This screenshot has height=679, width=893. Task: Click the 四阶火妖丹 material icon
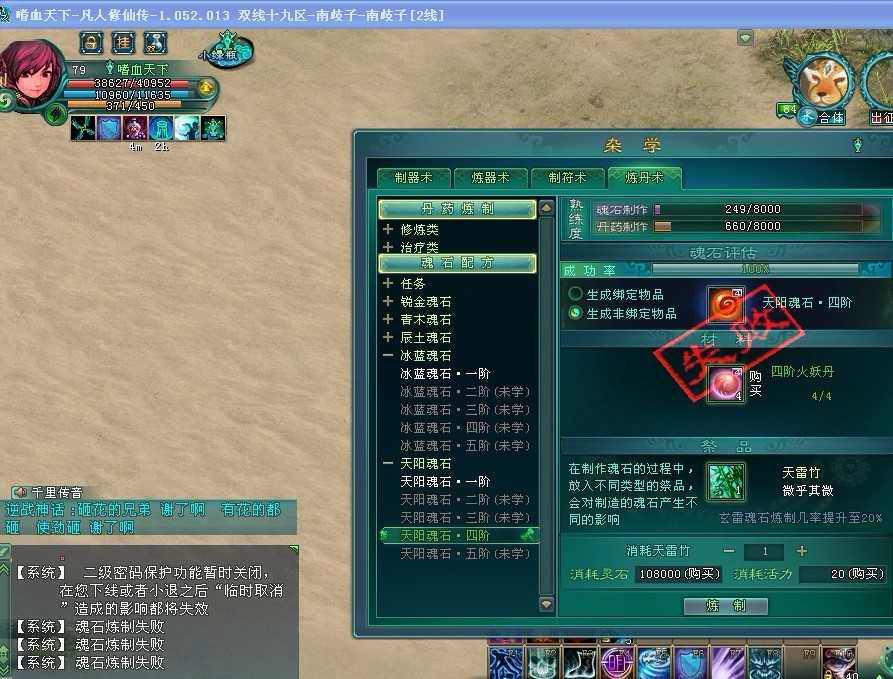725,384
